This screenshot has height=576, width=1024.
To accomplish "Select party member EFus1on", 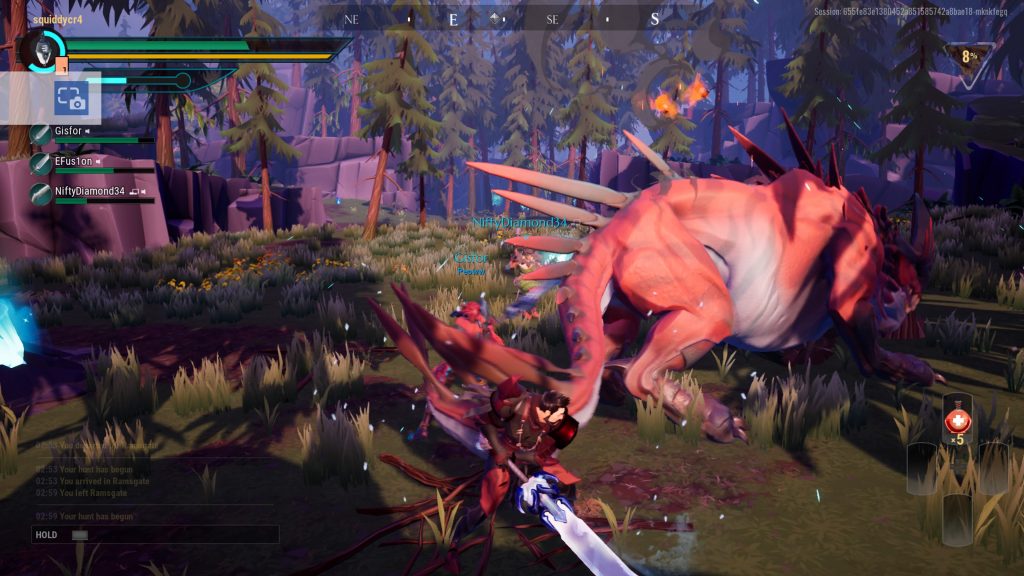I will pos(73,161).
